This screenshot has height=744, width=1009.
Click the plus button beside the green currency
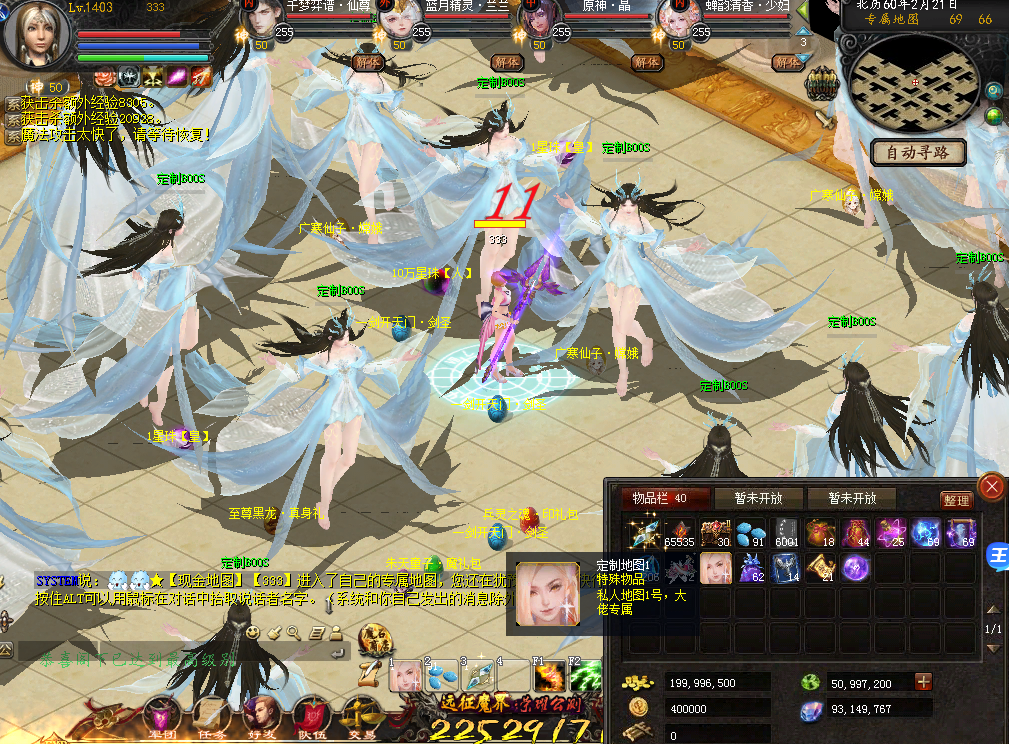923,682
